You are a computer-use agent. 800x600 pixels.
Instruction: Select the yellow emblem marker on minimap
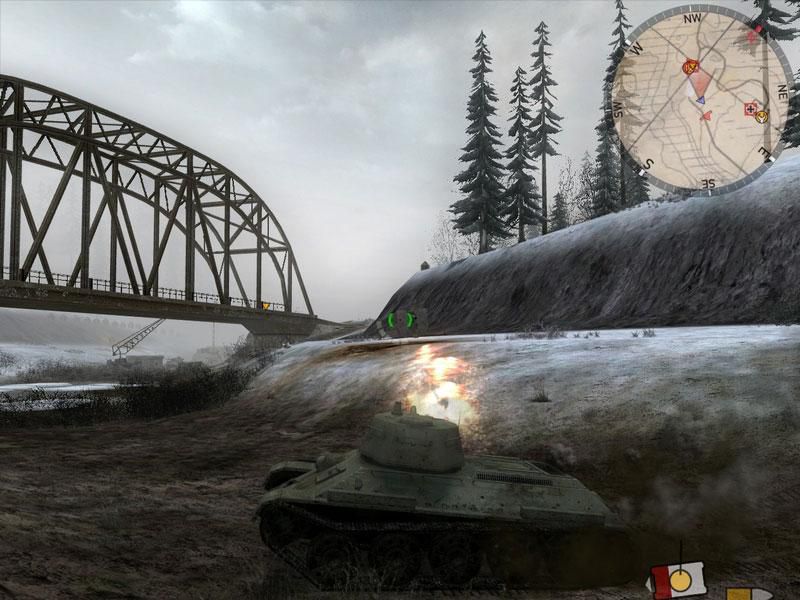[762, 116]
